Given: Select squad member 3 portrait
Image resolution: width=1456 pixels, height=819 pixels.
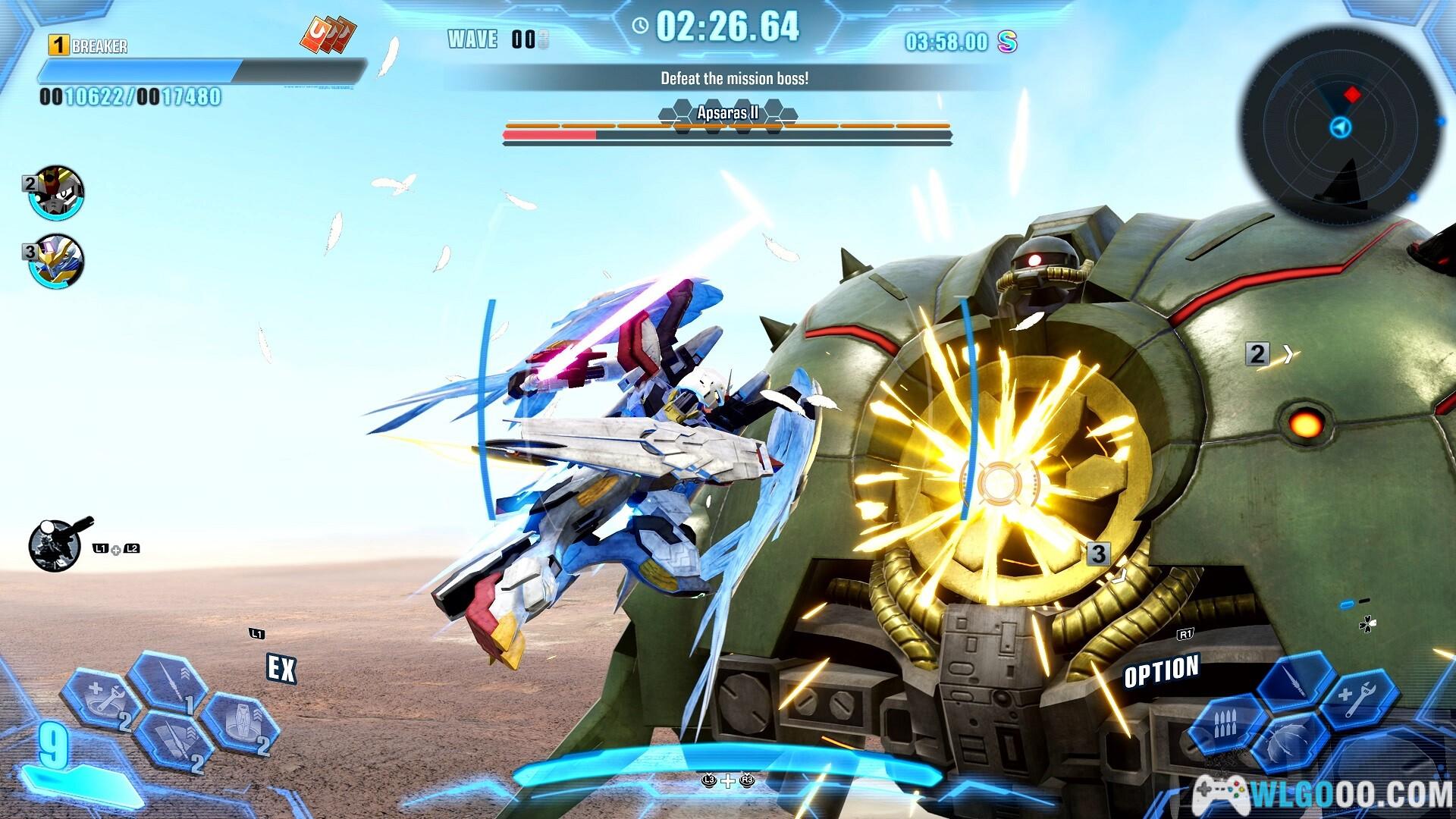Looking at the screenshot, I should [57, 261].
